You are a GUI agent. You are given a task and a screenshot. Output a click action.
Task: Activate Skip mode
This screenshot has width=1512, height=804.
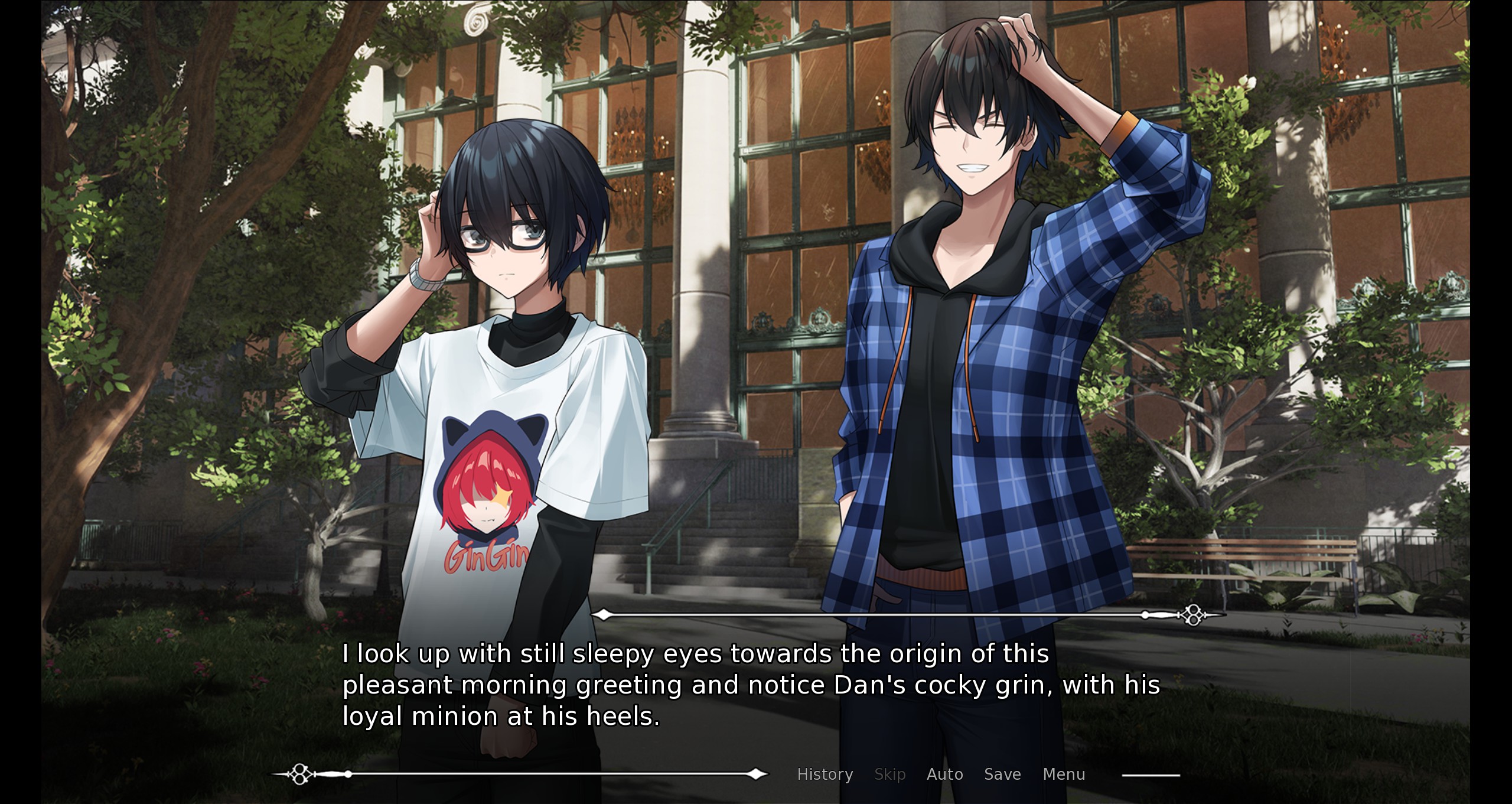pyautogui.click(x=889, y=774)
